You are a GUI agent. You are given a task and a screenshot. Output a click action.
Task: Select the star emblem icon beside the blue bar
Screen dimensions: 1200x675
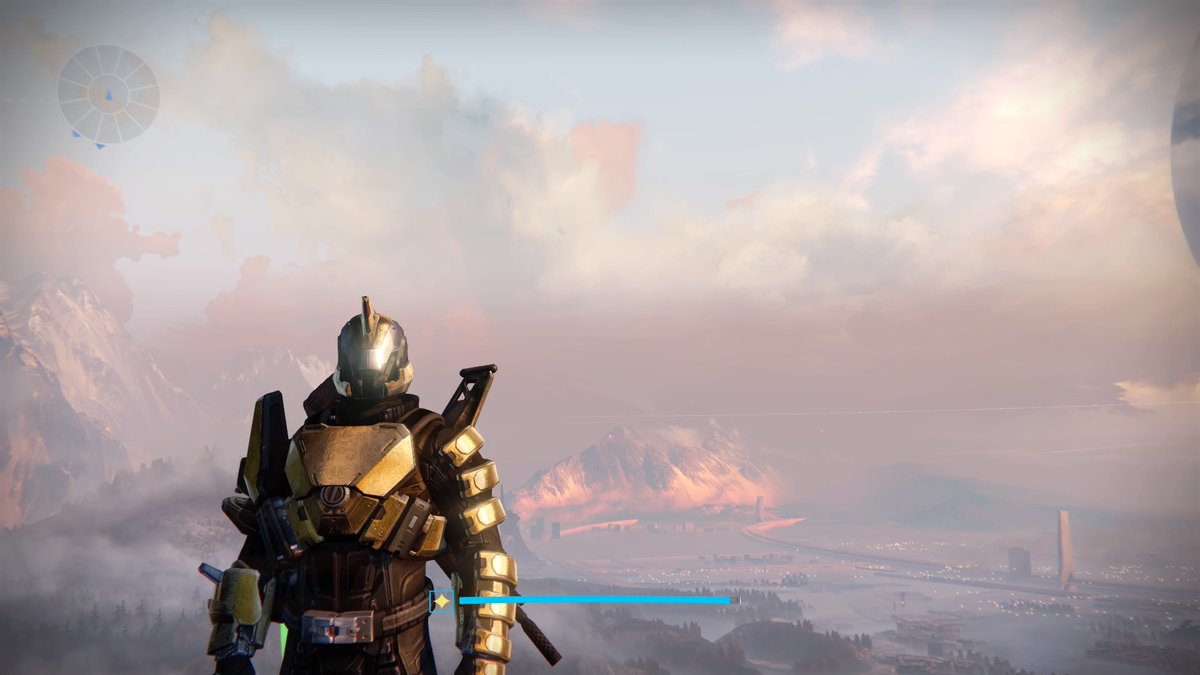441,601
